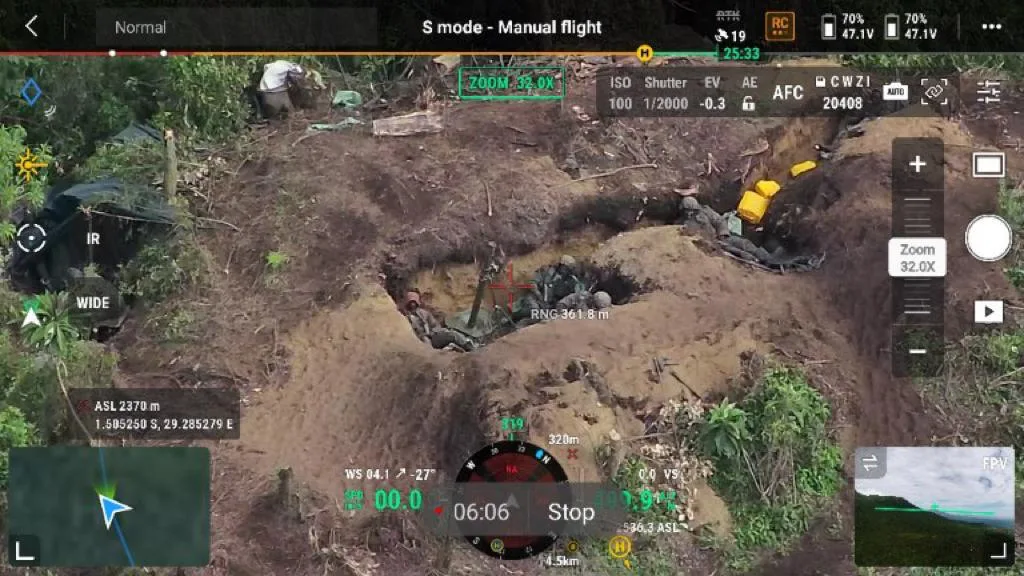Increase zoom with the plus button
The height and width of the screenshot is (576, 1024).
click(x=917, y=165)
